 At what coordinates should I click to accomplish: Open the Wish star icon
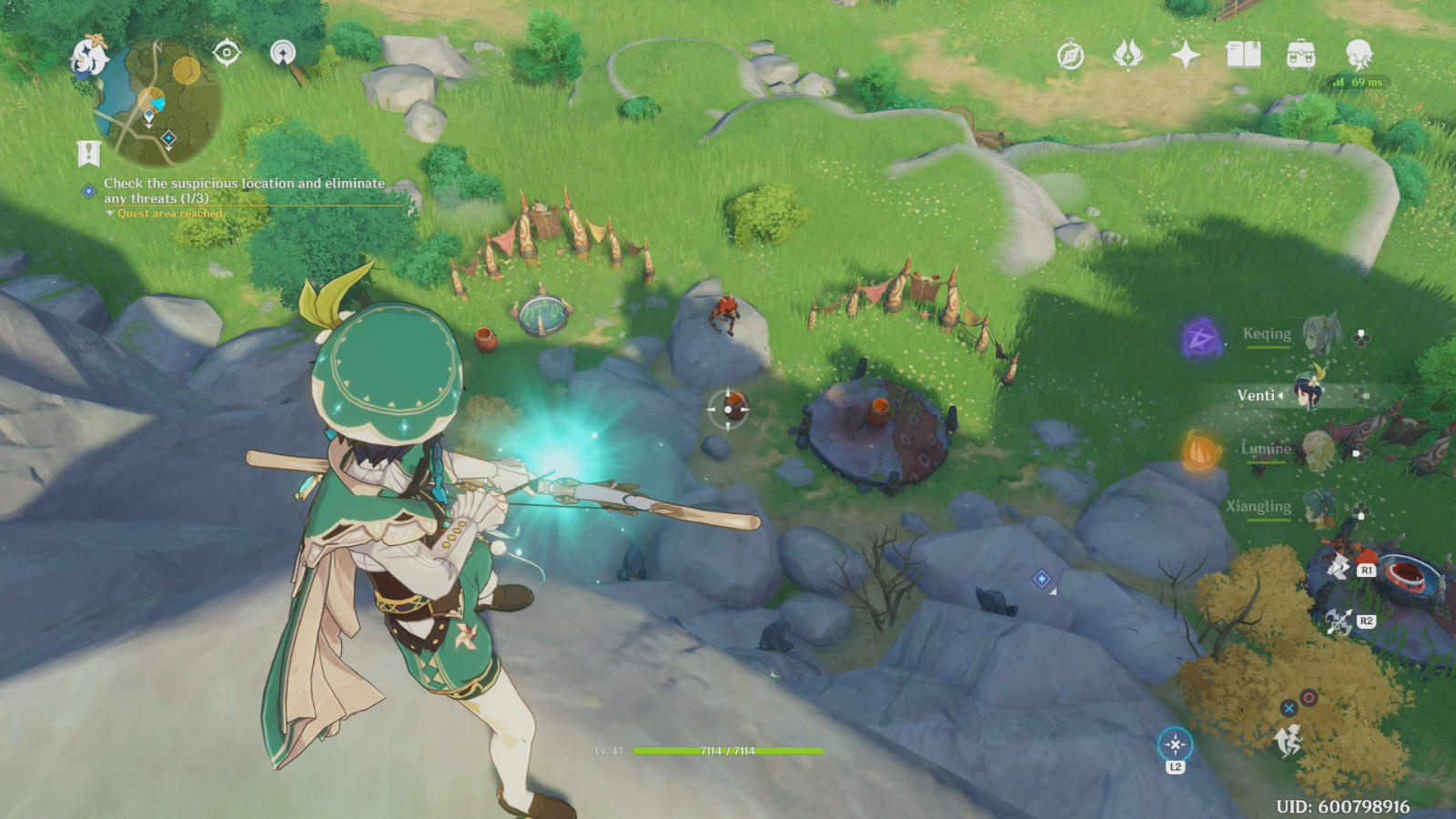coord(1185,56)
